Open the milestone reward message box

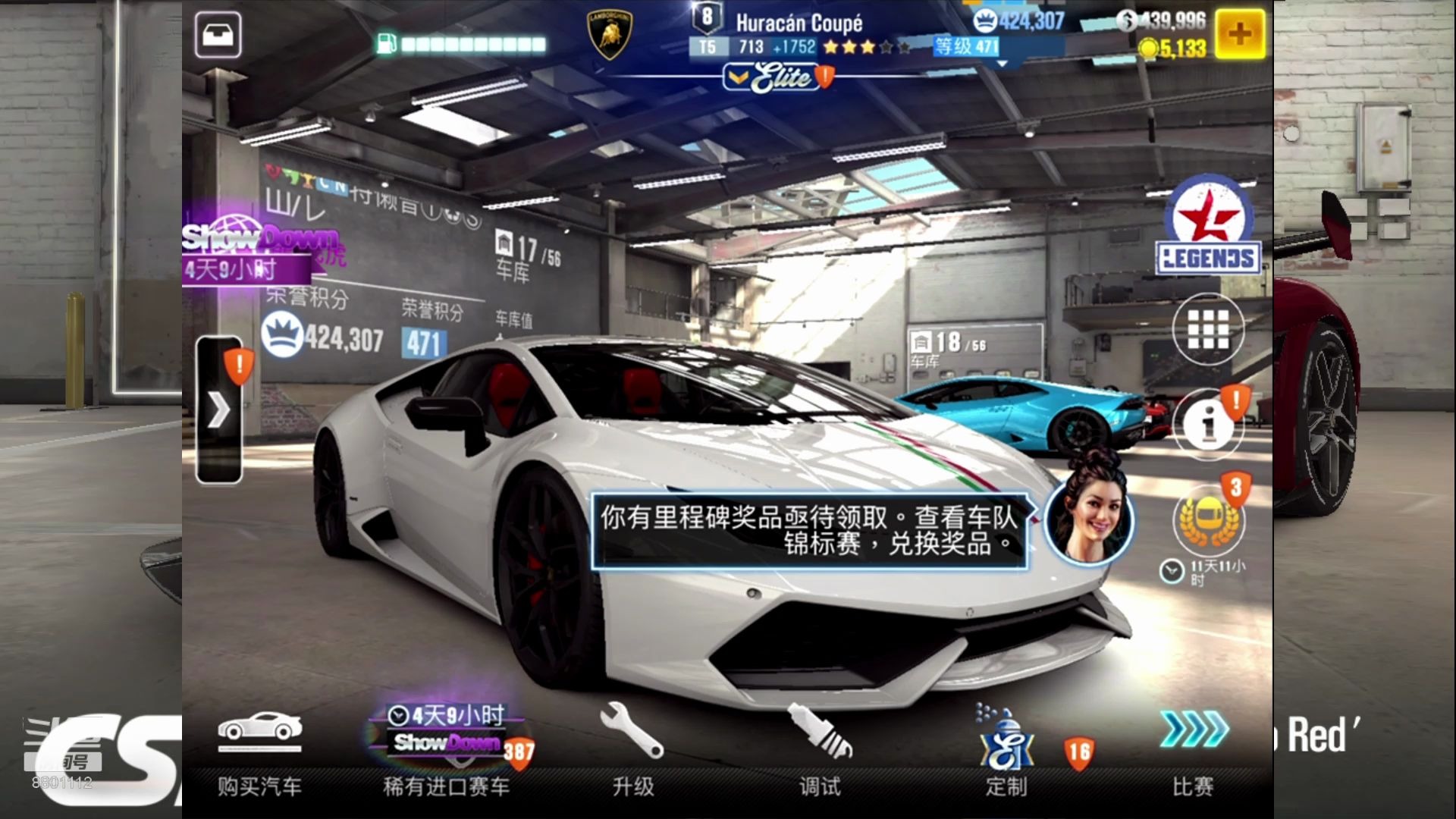click(x=808, y=531)
